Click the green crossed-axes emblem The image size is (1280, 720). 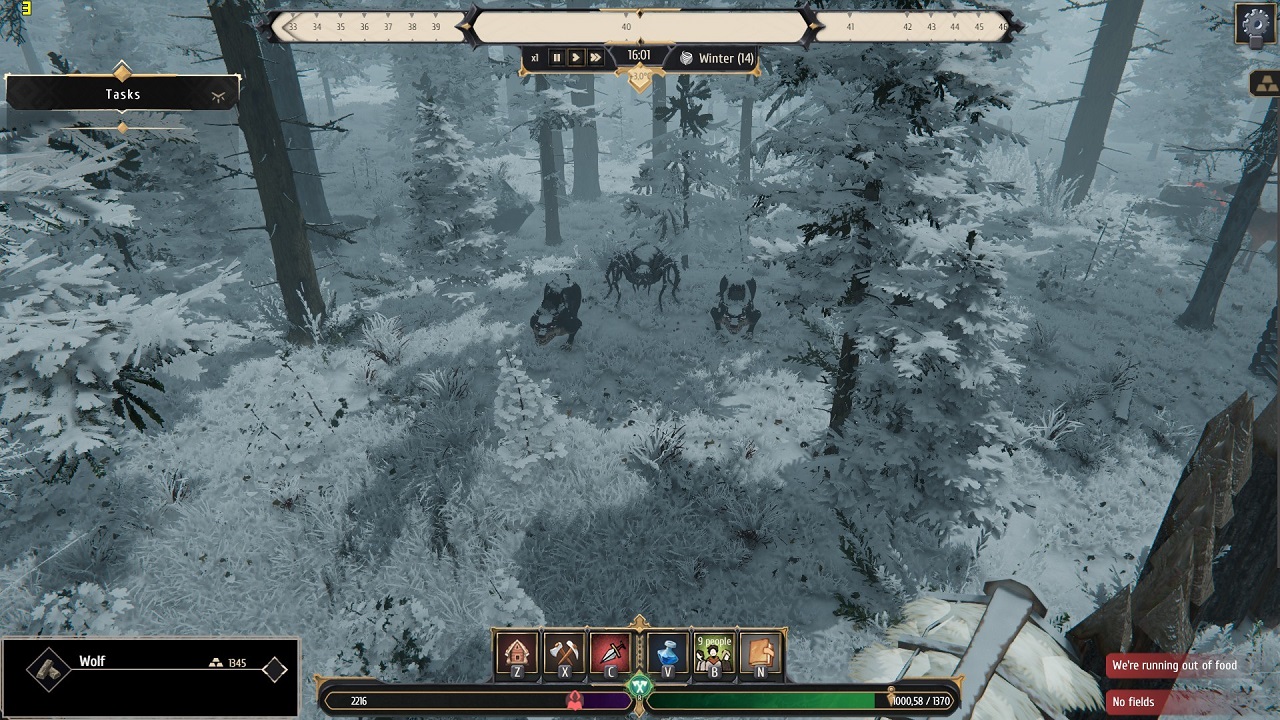click(640, 686)
